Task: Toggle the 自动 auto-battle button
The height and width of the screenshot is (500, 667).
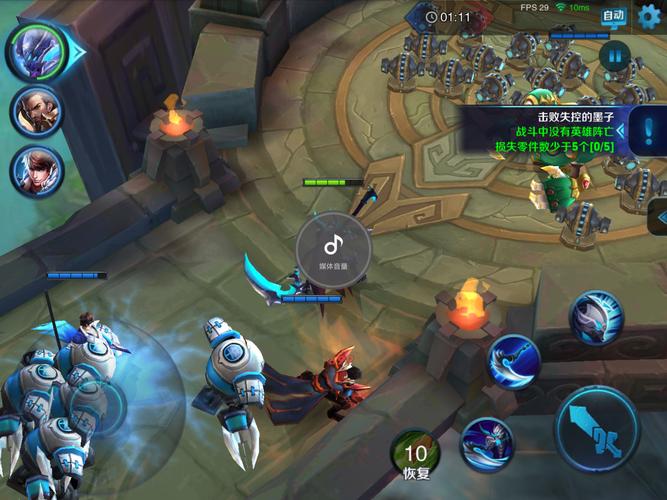Action: pyautogui.click(x=613, y=15)
